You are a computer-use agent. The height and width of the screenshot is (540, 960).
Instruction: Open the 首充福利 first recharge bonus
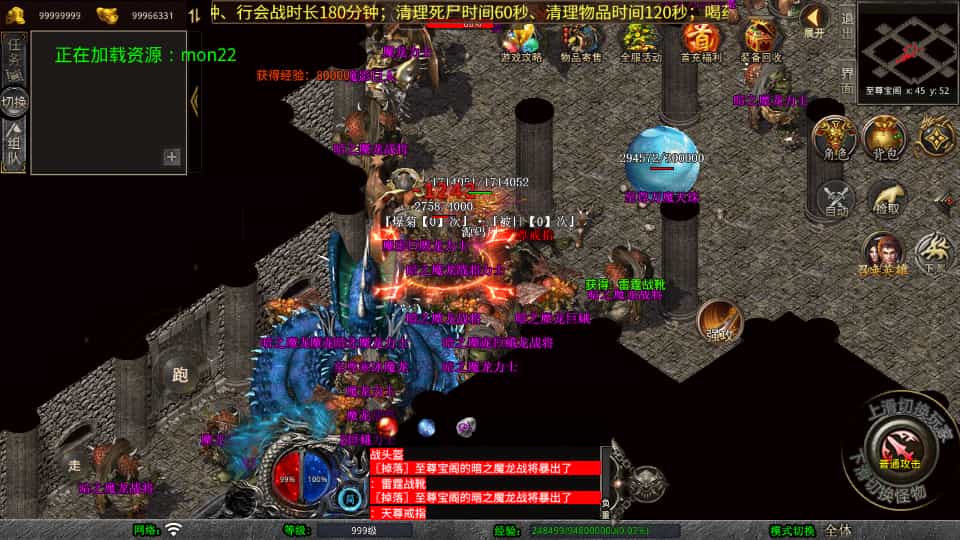point(702,40)
